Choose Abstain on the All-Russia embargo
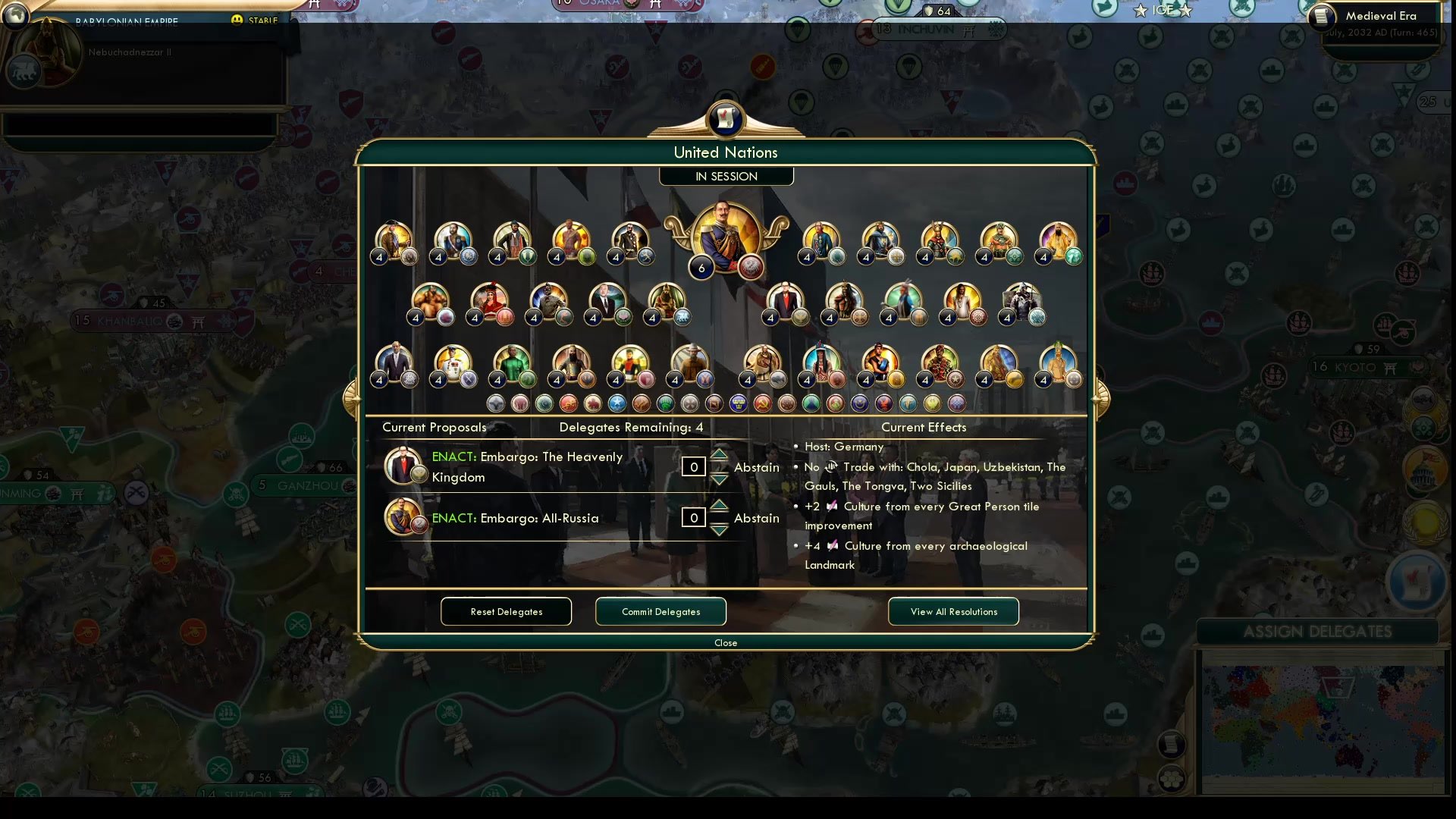This screenshot has height=819, width=1456. 757,518
